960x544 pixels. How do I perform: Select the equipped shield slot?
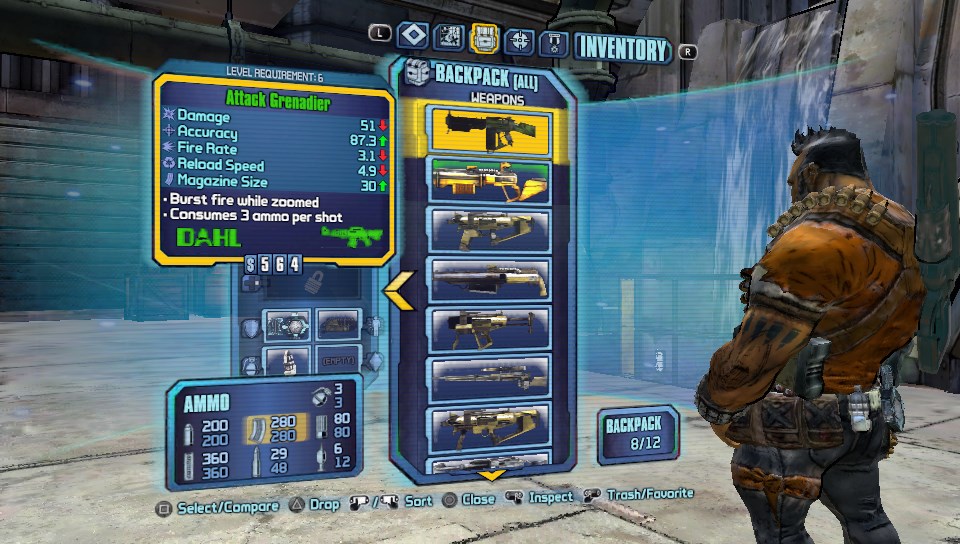point(285,324)
